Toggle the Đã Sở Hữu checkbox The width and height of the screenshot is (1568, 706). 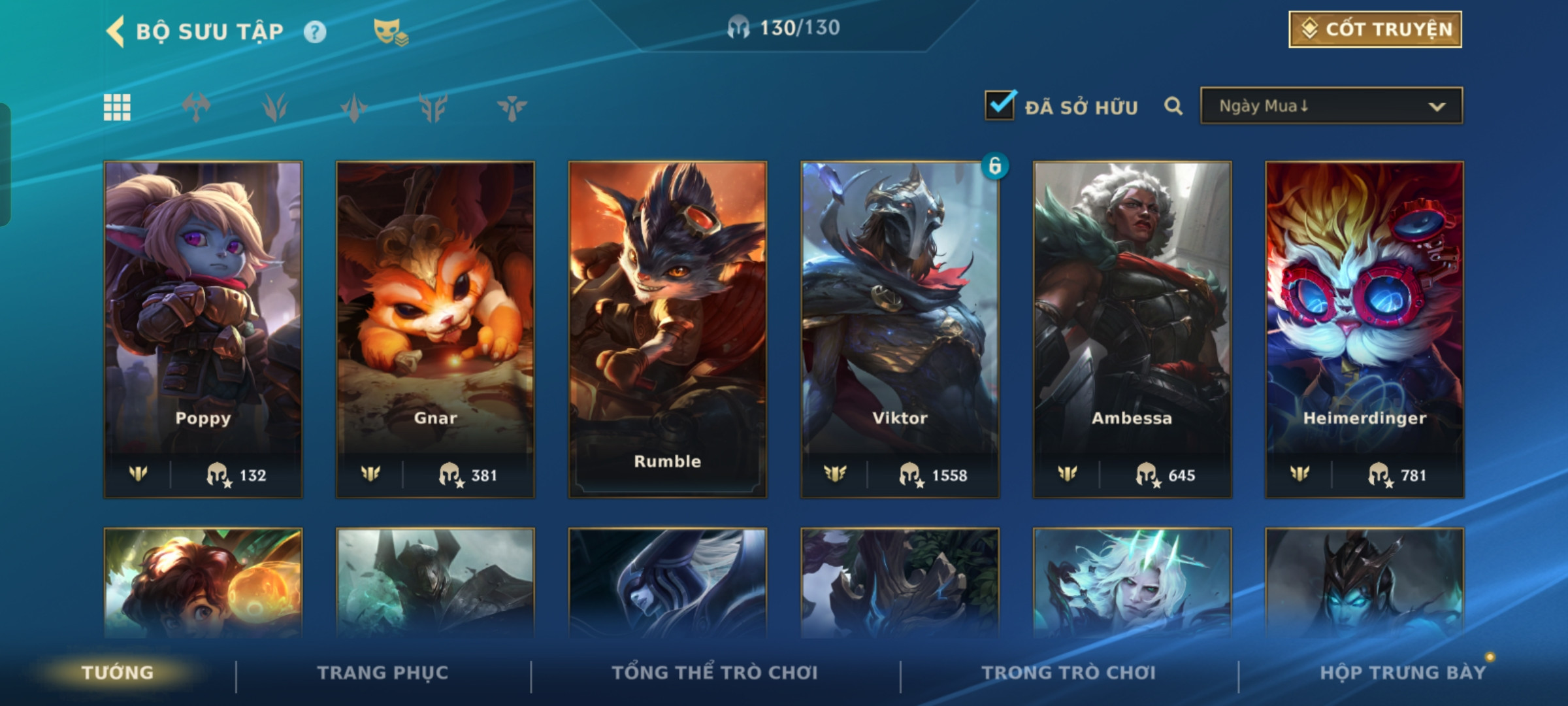1000,106
